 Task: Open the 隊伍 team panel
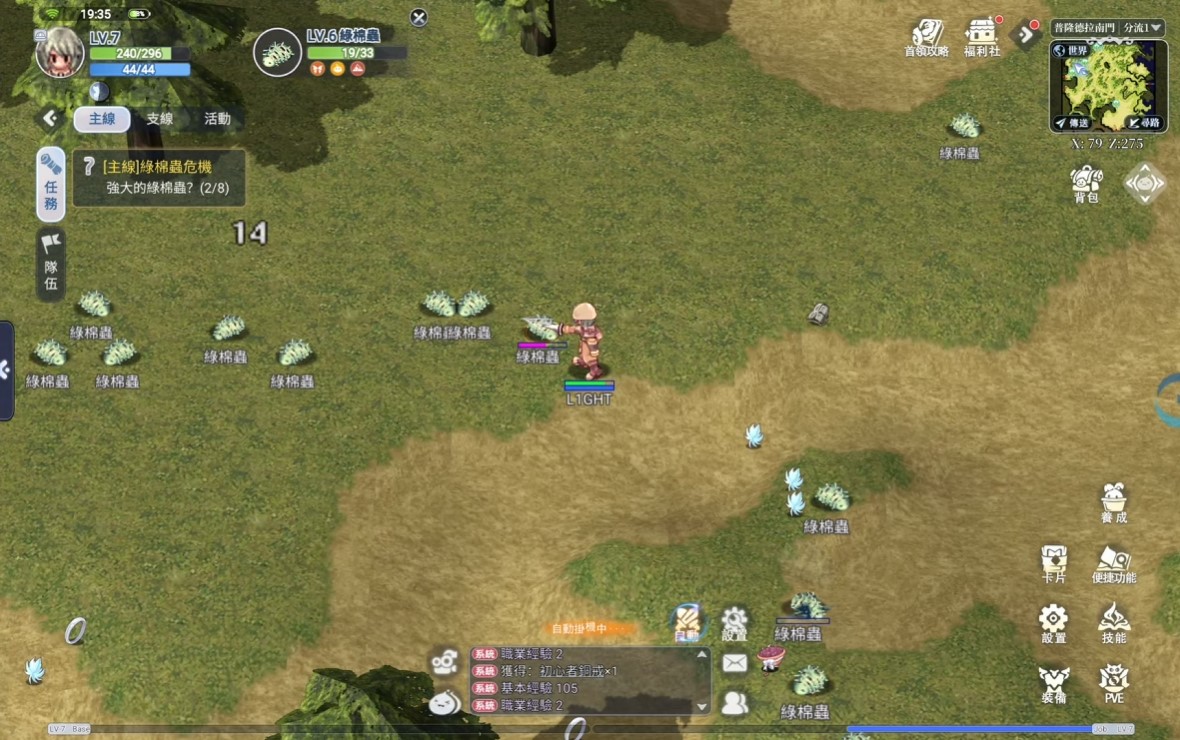pyautogui.click(x=51, y=264)
